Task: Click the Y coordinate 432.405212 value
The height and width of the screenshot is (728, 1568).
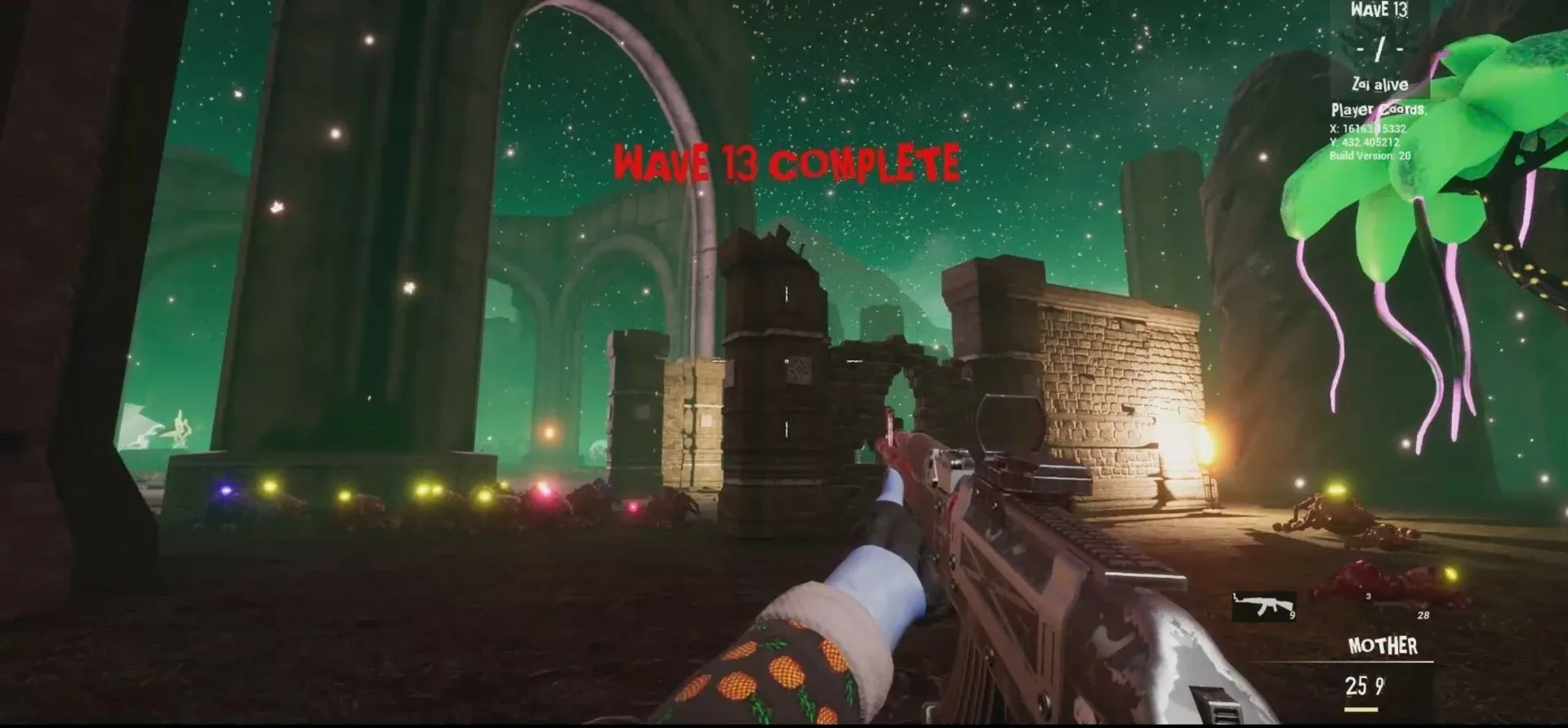Action: [x=1365, y=141]
